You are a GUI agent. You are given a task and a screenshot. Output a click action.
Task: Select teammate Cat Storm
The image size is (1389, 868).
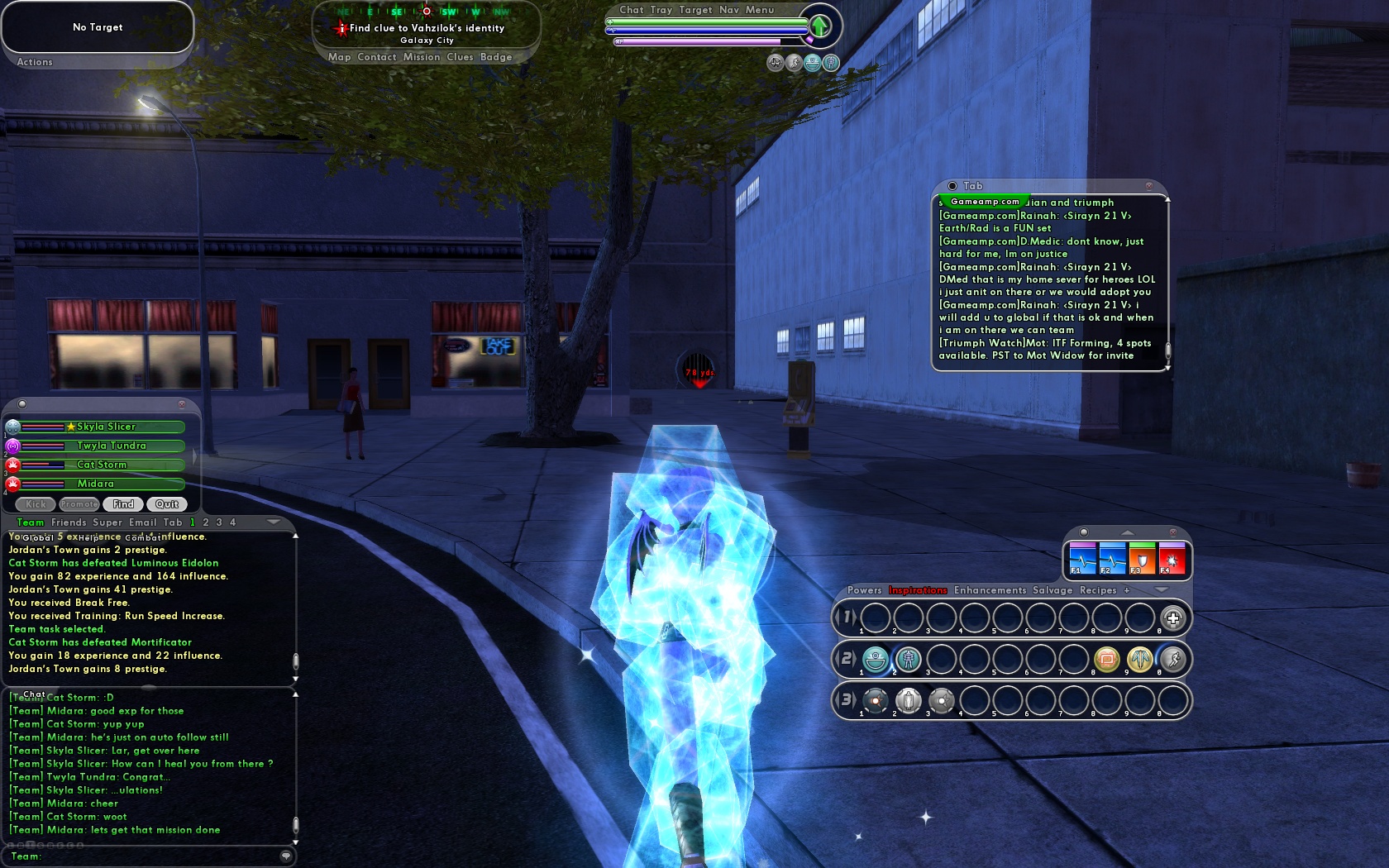pos(102,465)
